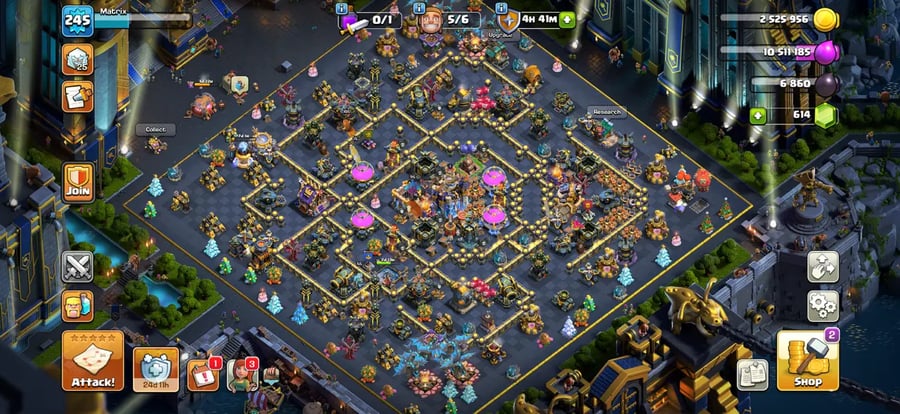Image resolution: width=900 pixels, height=414 pixels.
Task: Collect resources with the Collect bubble
Action: pos(155,130)
